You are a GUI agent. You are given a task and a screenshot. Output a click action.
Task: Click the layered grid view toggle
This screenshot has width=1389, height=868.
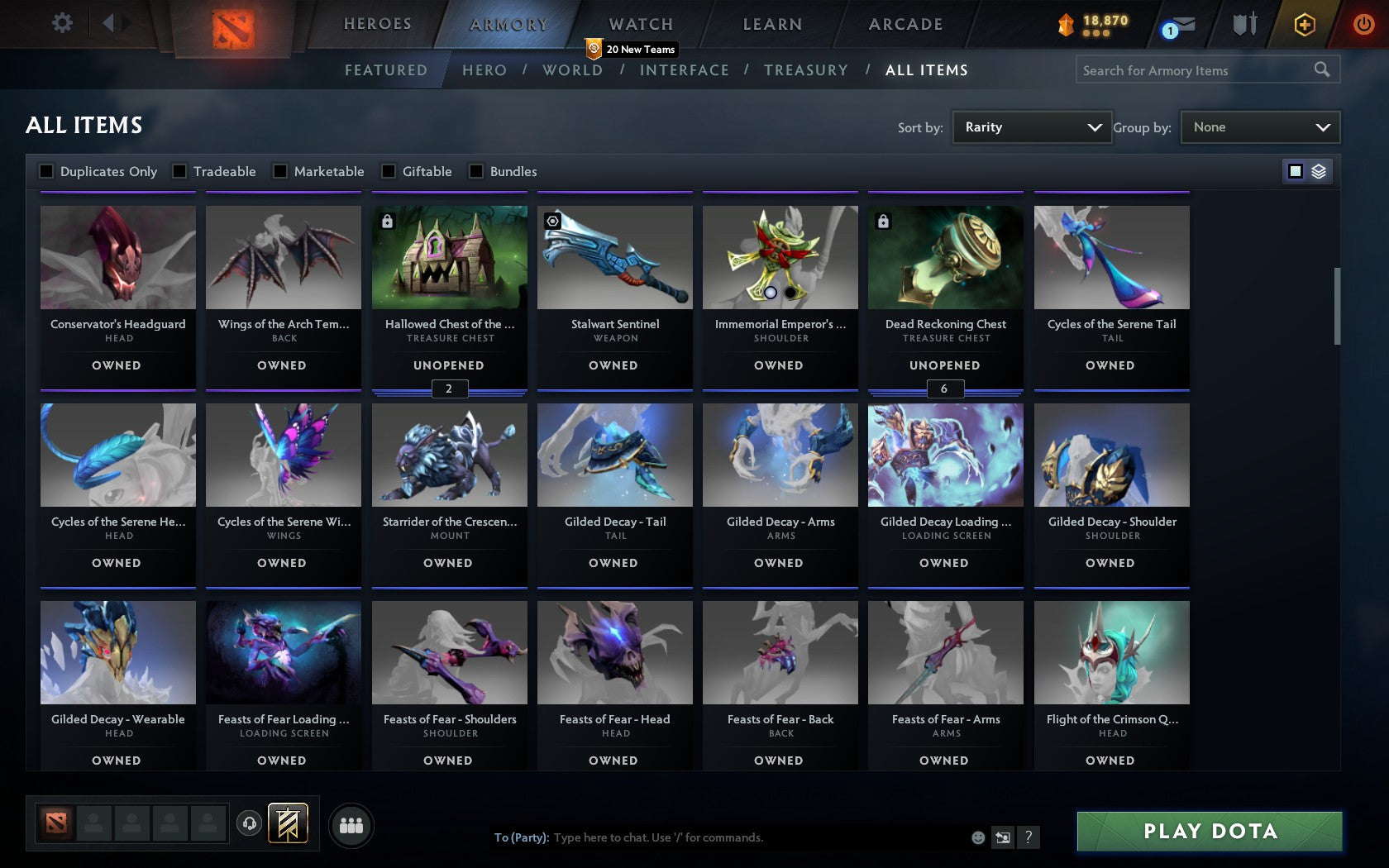pyautogui.click(x=1320, y=171)
